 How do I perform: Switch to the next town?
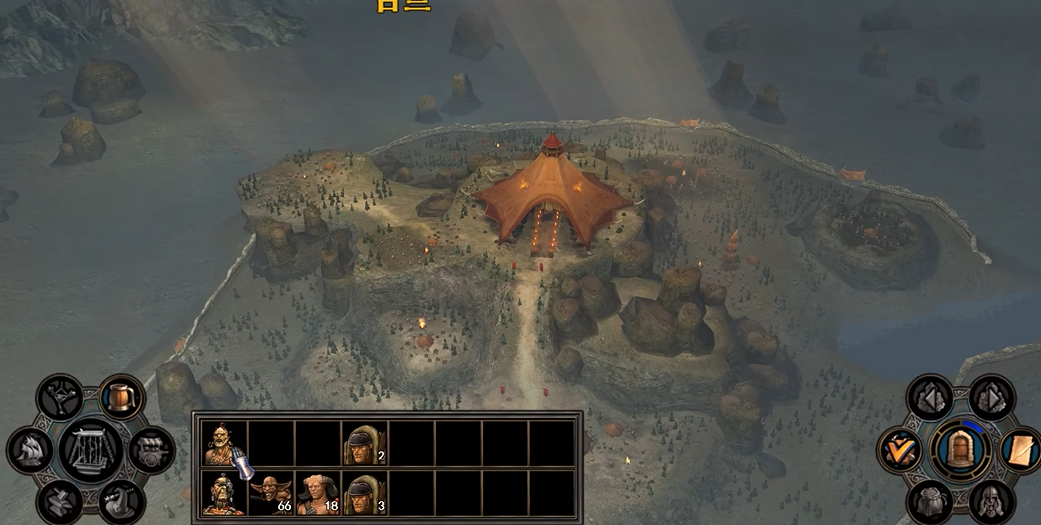(991, 398)
